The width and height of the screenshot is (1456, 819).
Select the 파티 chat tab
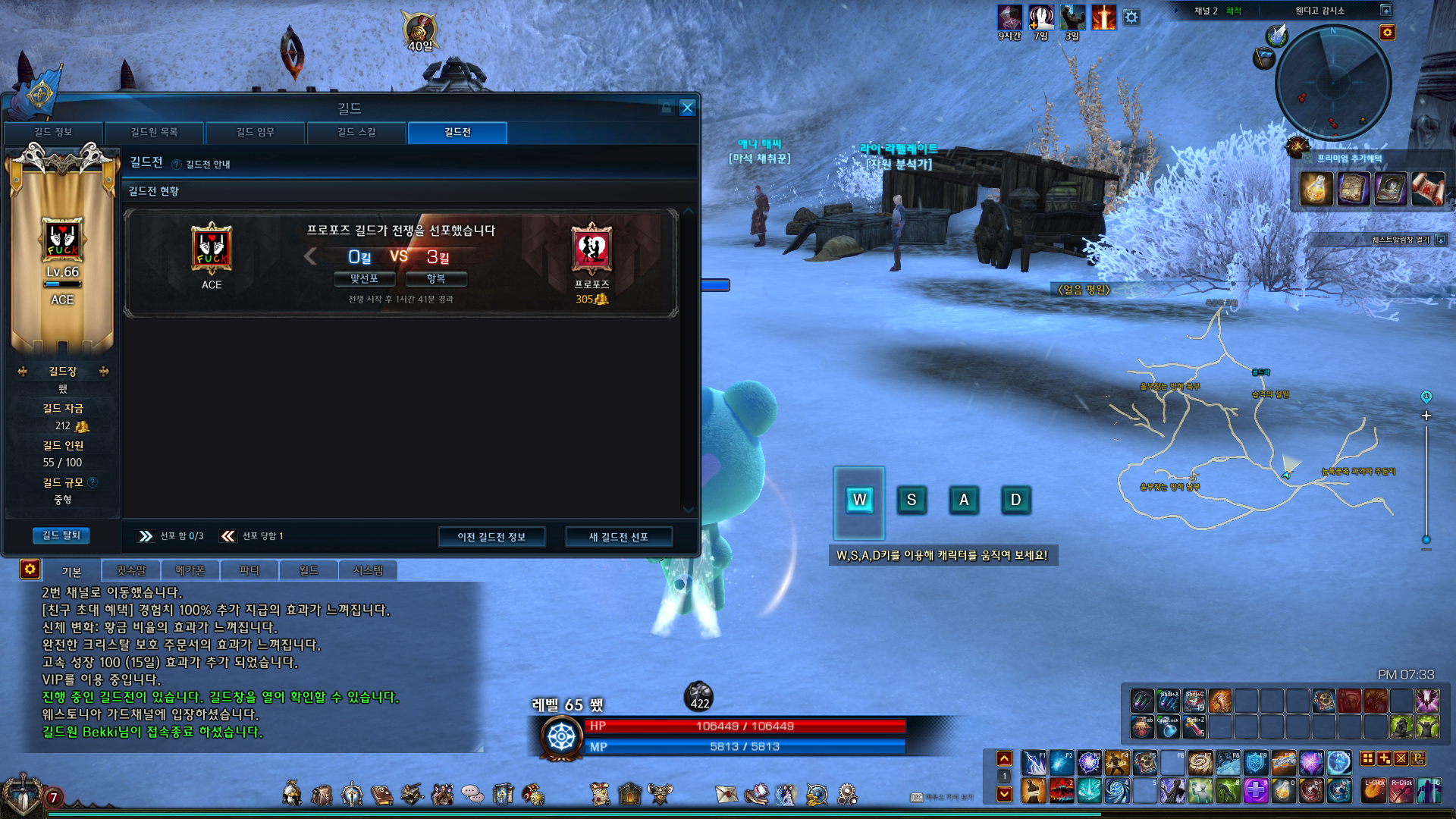(x=249, y=570)
